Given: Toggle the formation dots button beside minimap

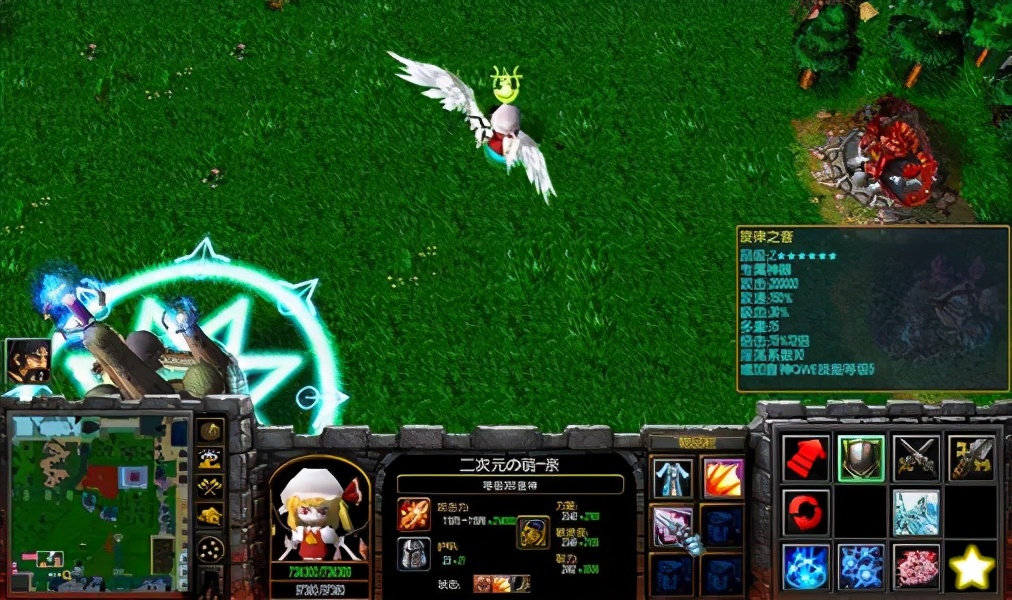Looking at the screenshot, I should (210, 549).
